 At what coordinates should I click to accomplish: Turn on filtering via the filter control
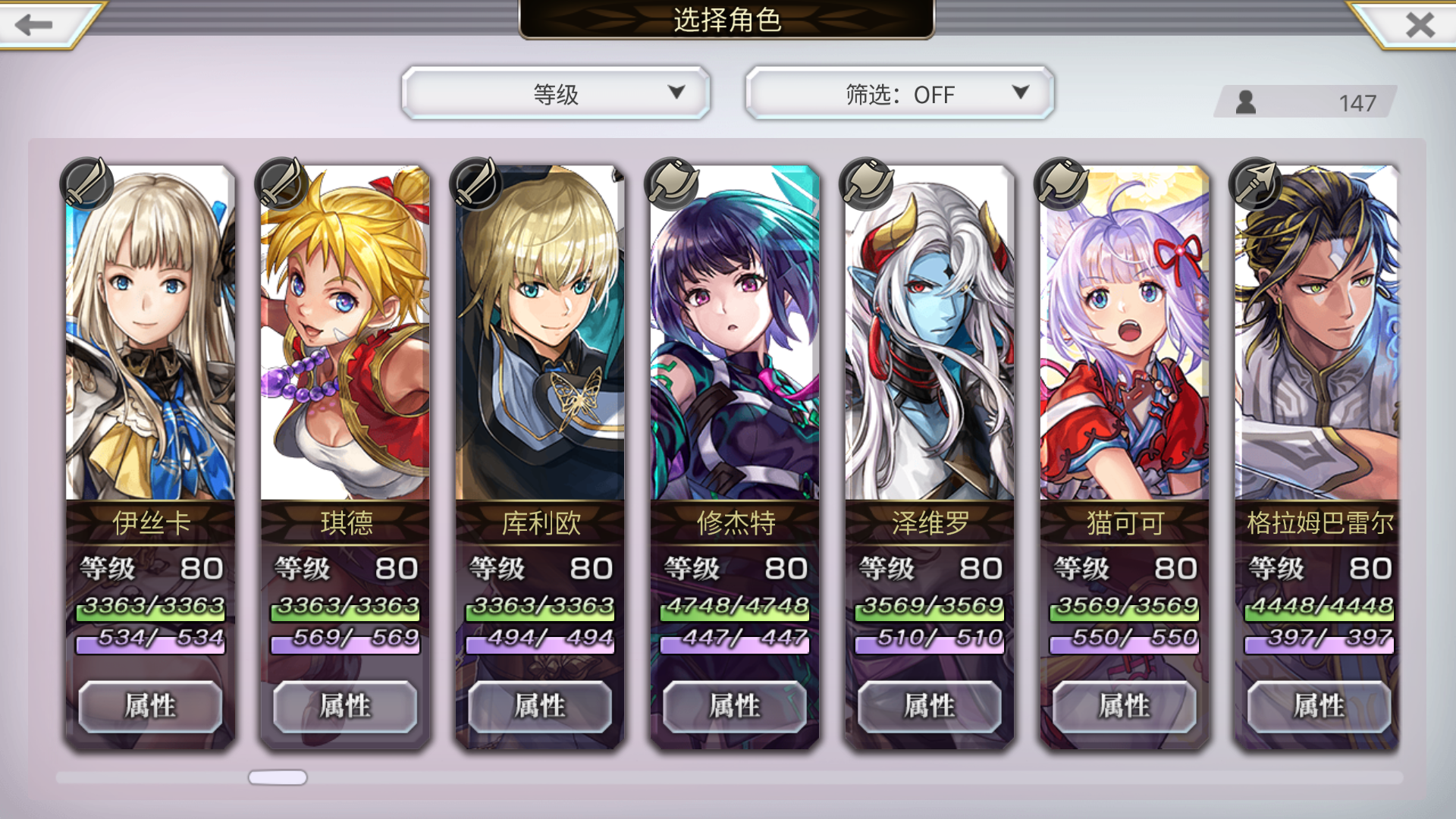pyautogui.click(x=899, y=94)
